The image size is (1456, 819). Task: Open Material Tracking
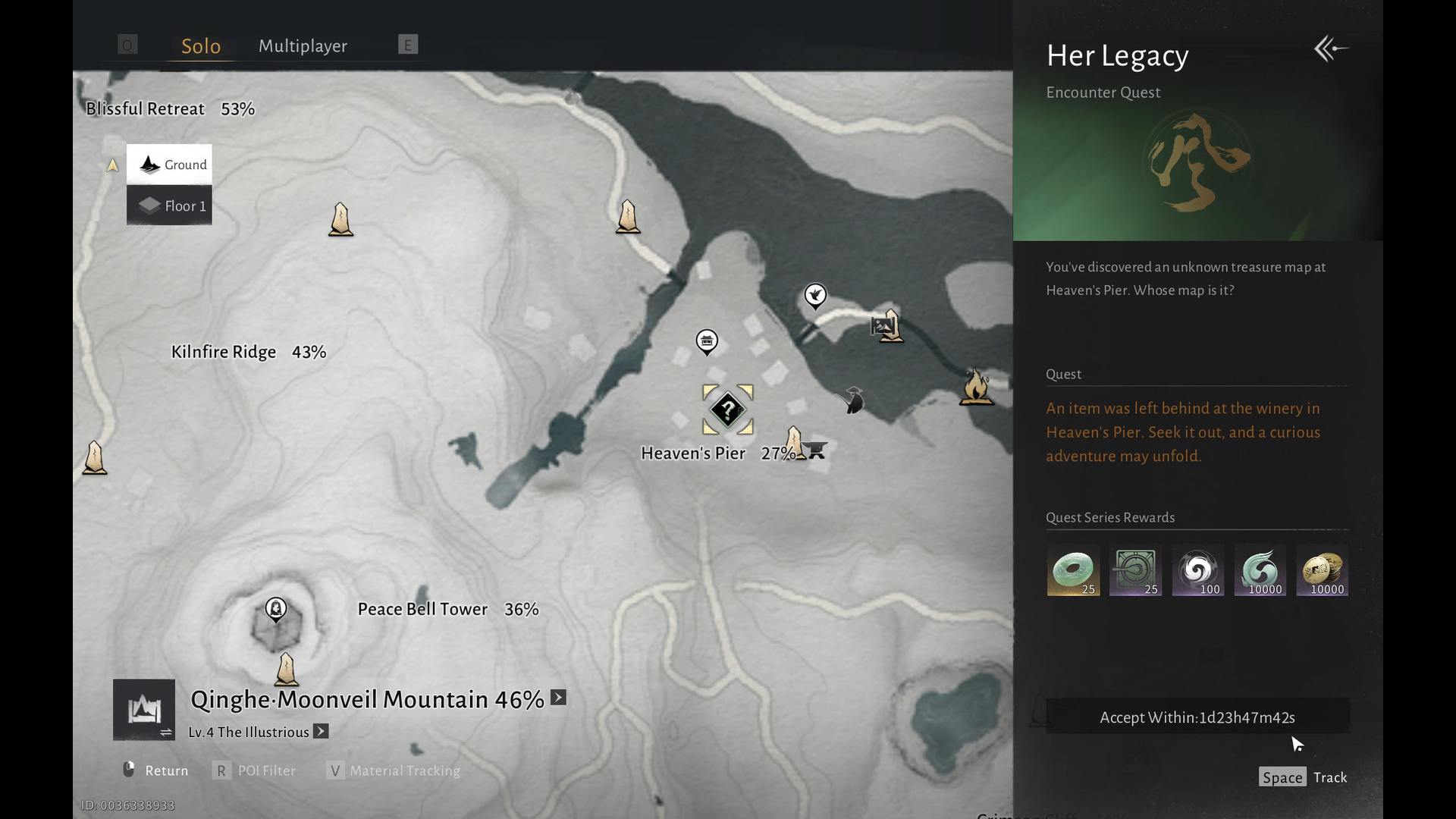tap(394, 770)
